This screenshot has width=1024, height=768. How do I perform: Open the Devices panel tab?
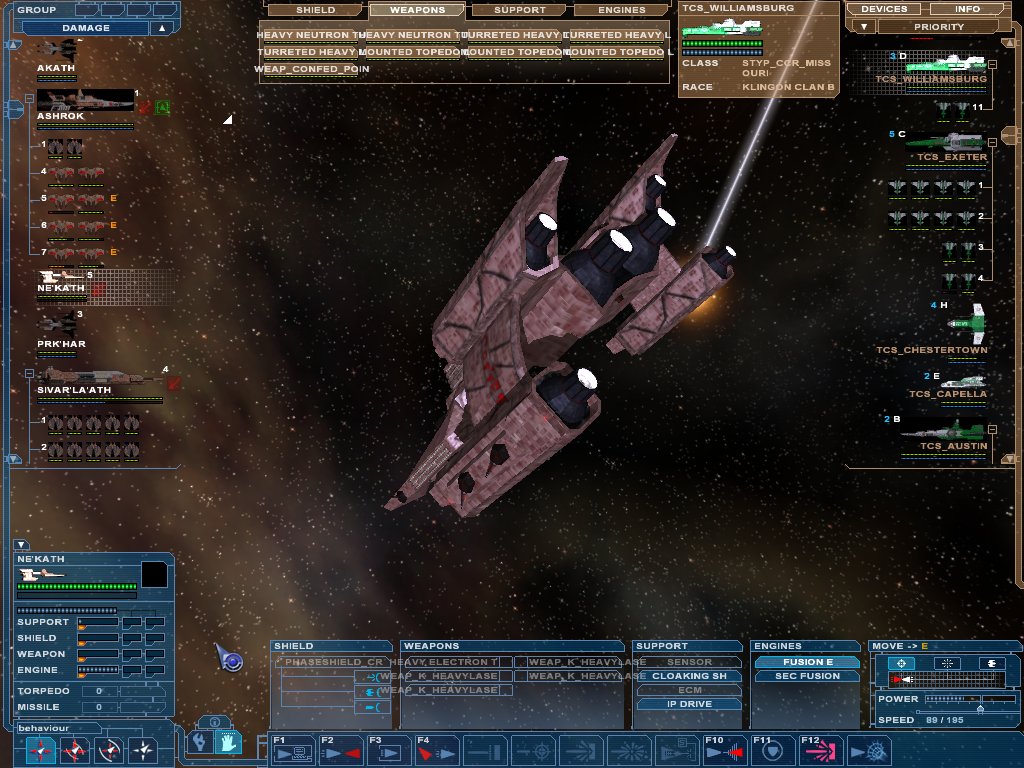point(883,9)
